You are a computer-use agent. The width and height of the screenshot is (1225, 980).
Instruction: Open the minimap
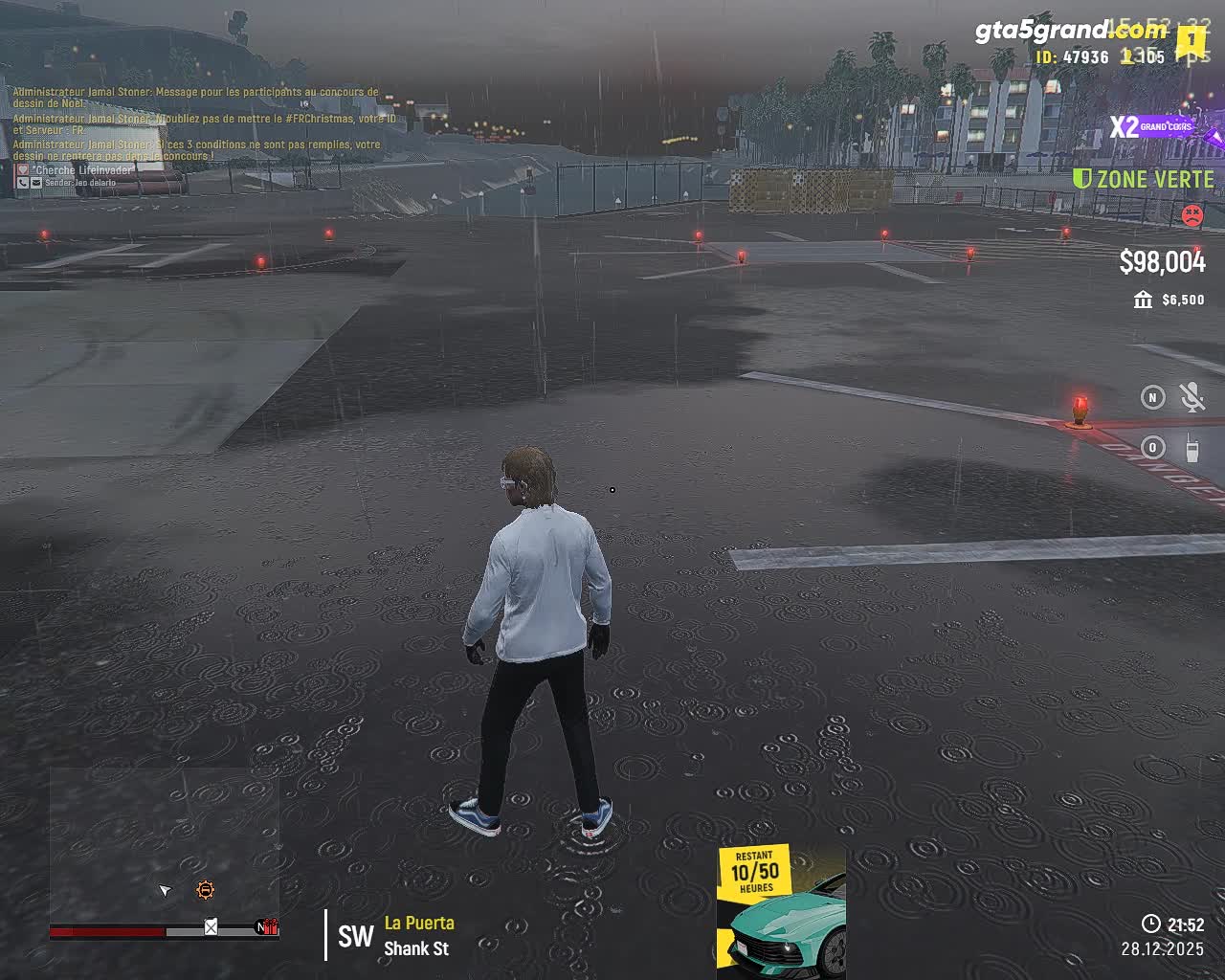(x=164, y=842)
